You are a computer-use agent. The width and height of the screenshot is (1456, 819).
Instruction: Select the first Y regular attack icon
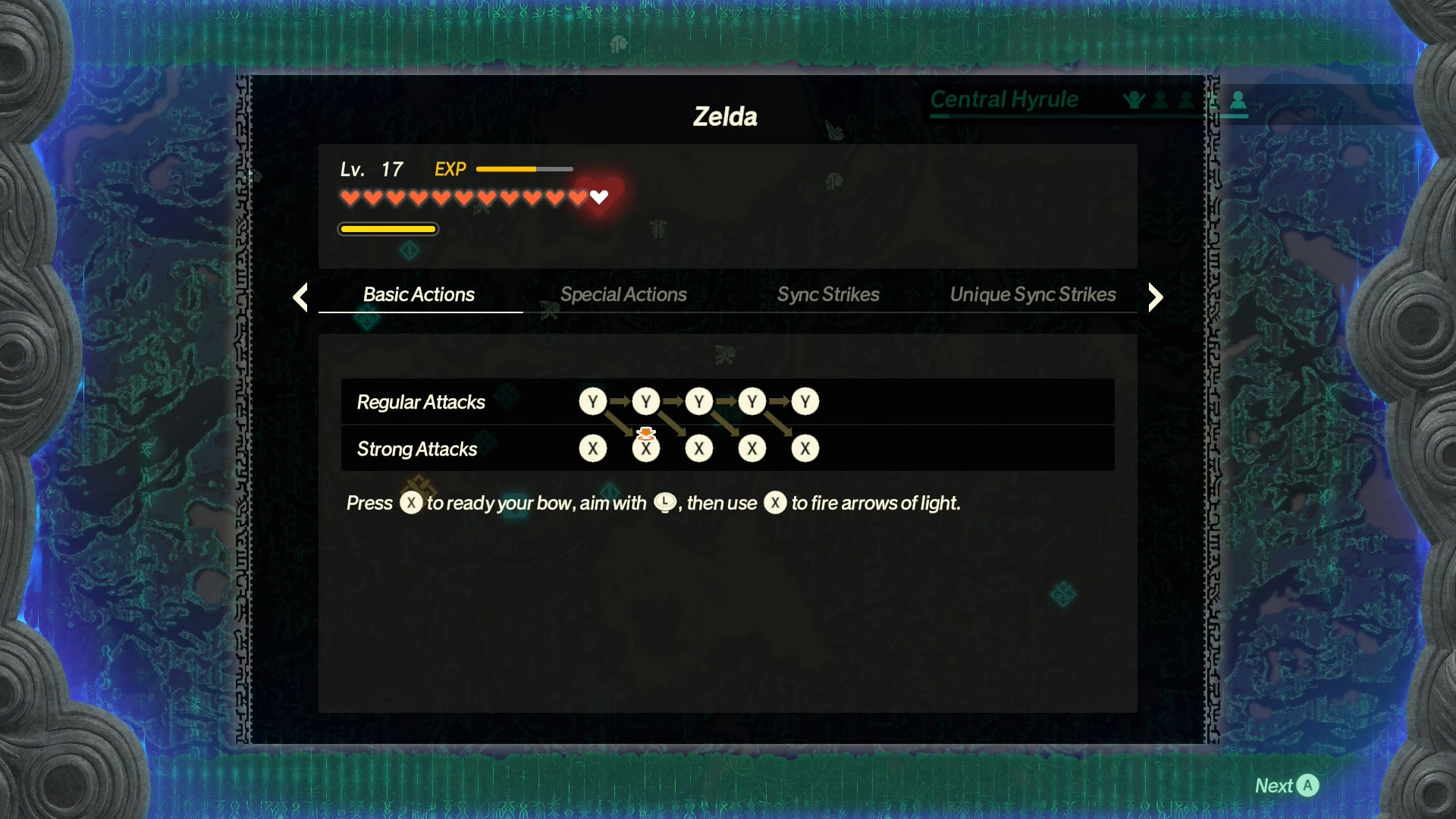point(593,402)
